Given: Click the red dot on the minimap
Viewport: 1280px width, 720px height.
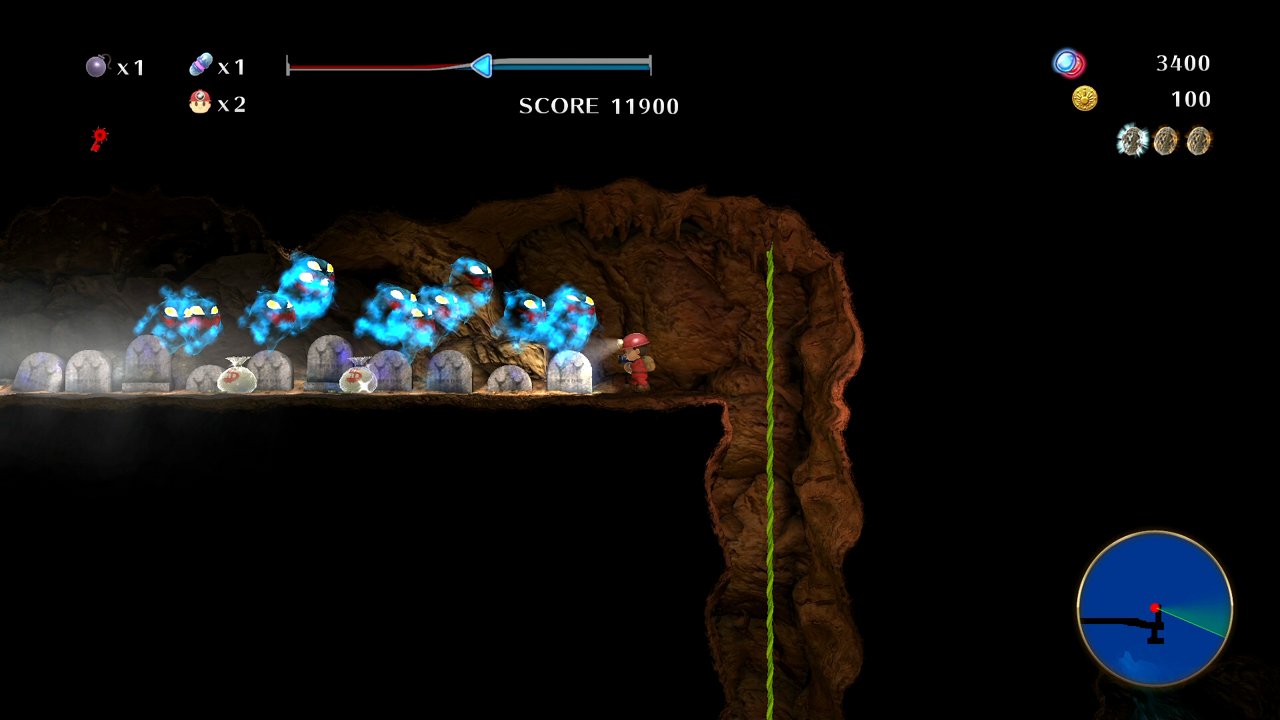Looking at the screenshot, I should click(x=1156, y=606).
